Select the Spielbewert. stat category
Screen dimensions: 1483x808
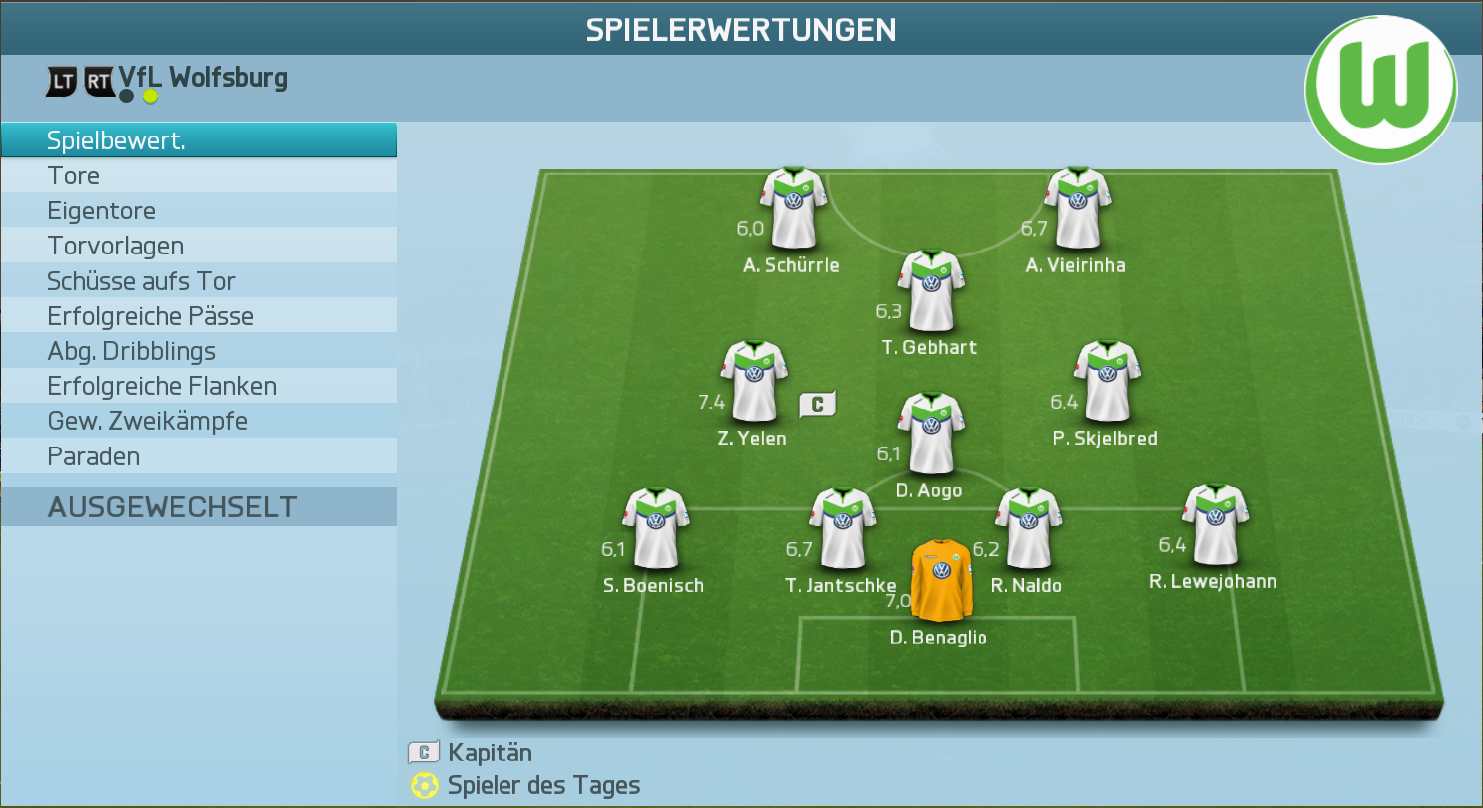pyautogui.click(x=198, y=141)
